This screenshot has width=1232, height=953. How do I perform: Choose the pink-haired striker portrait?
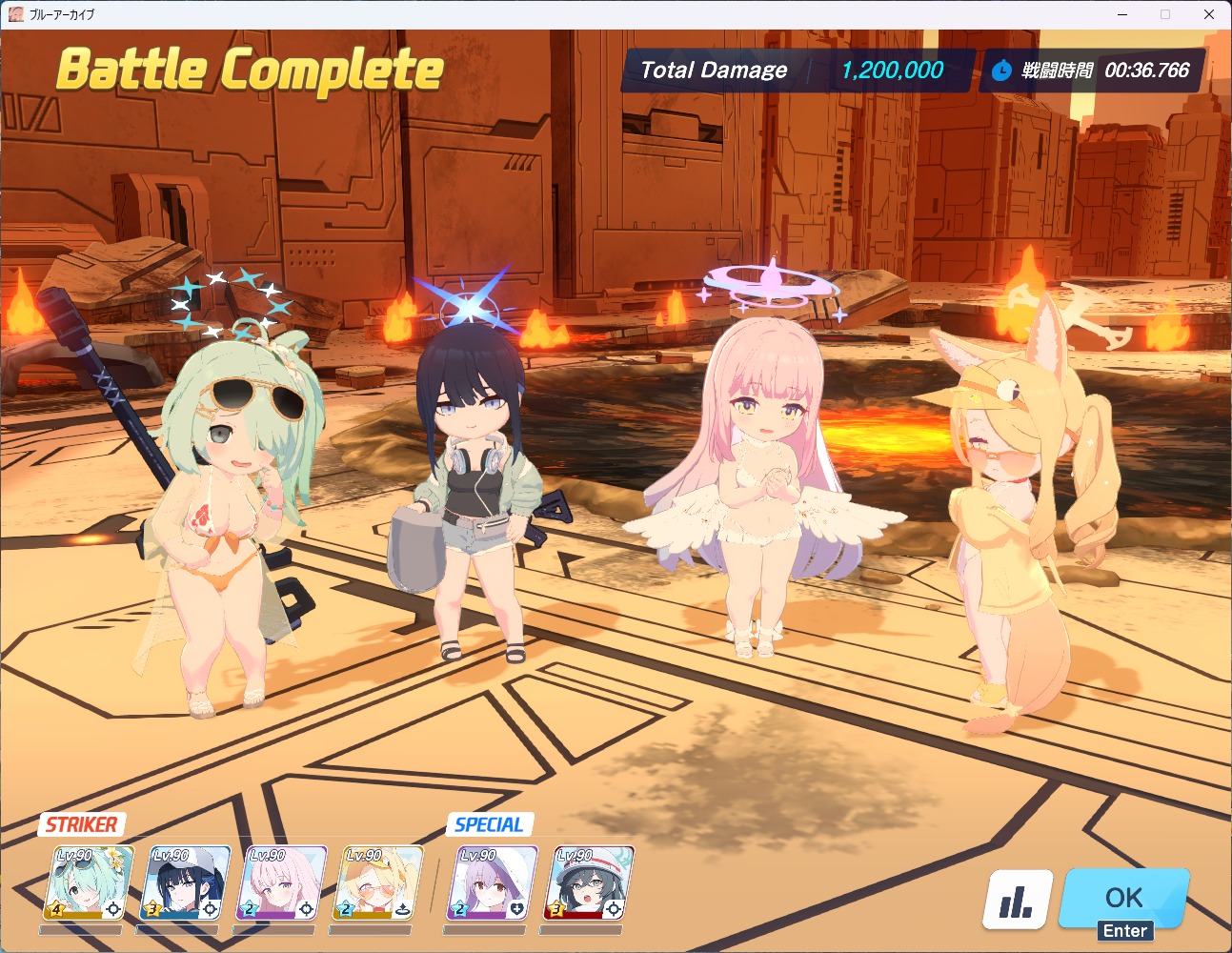point(284,883)
